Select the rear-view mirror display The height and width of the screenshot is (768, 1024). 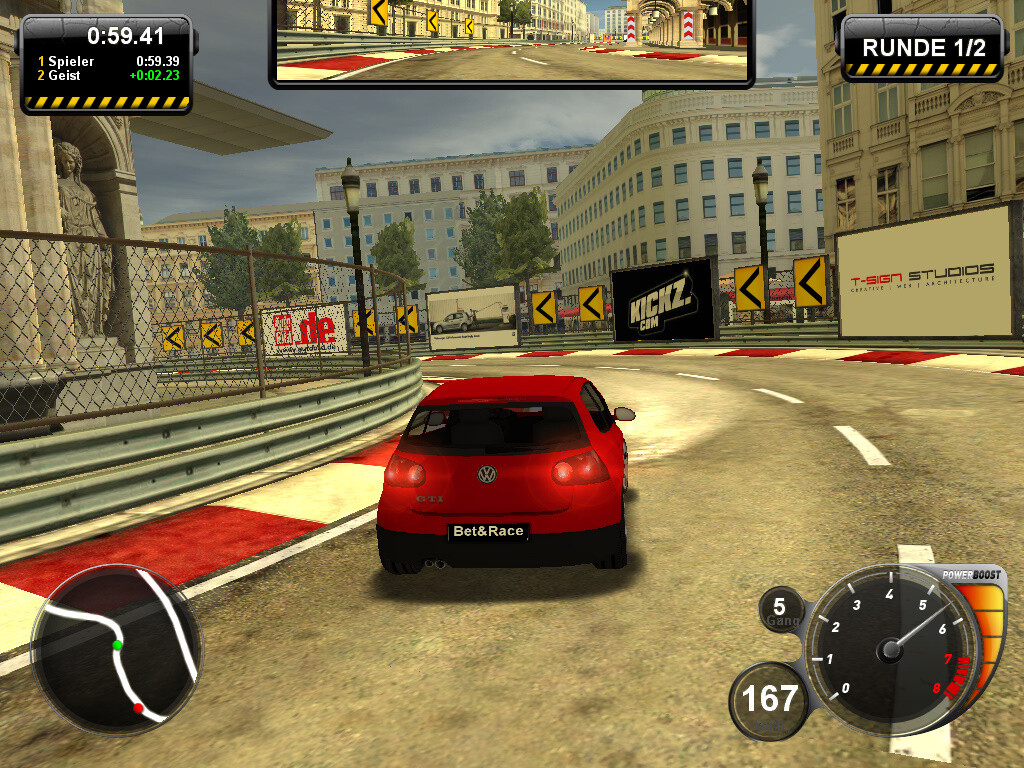point(511,40)
